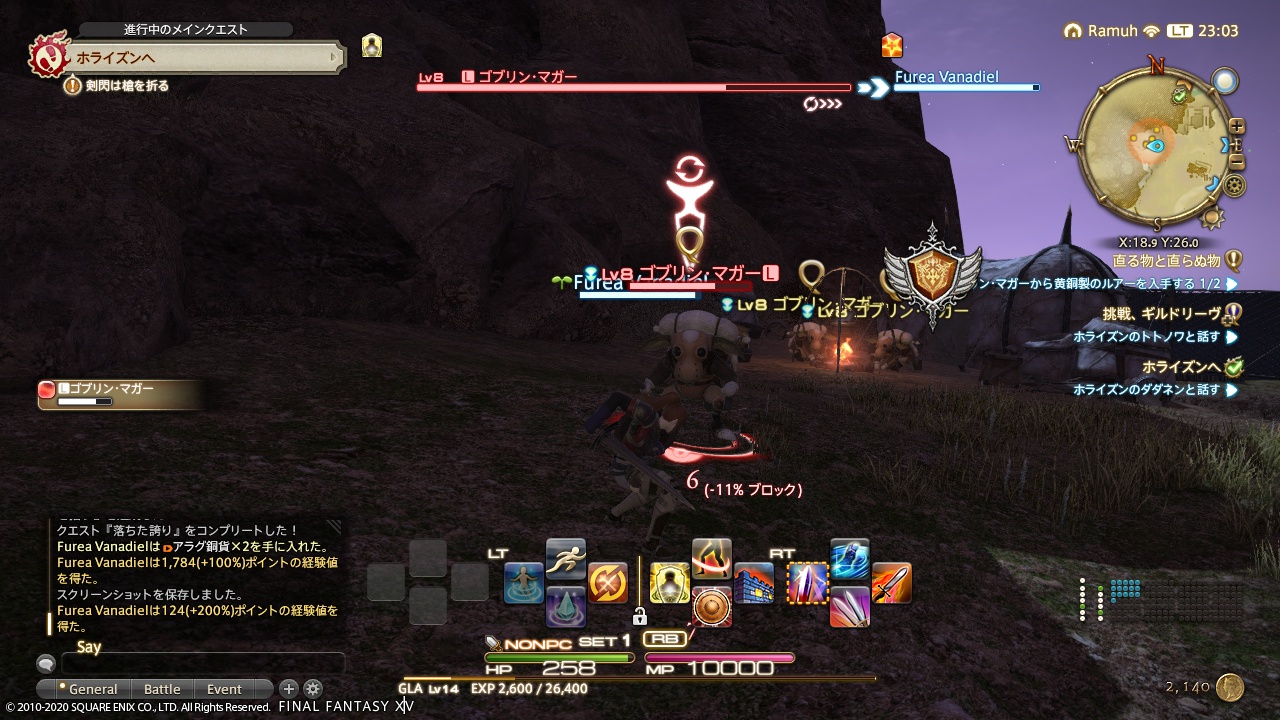Select the highlighted Riot Blade ability icon
Screen dimensions: 1280x720
tap(808, 581)
